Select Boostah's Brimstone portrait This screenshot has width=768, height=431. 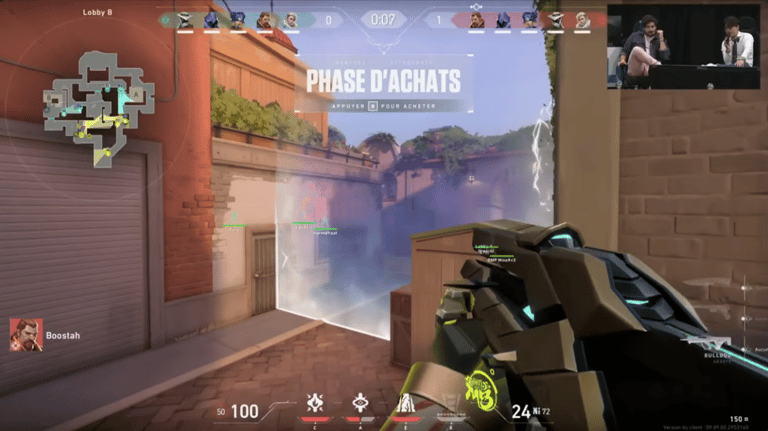click(x=25, y=335)
